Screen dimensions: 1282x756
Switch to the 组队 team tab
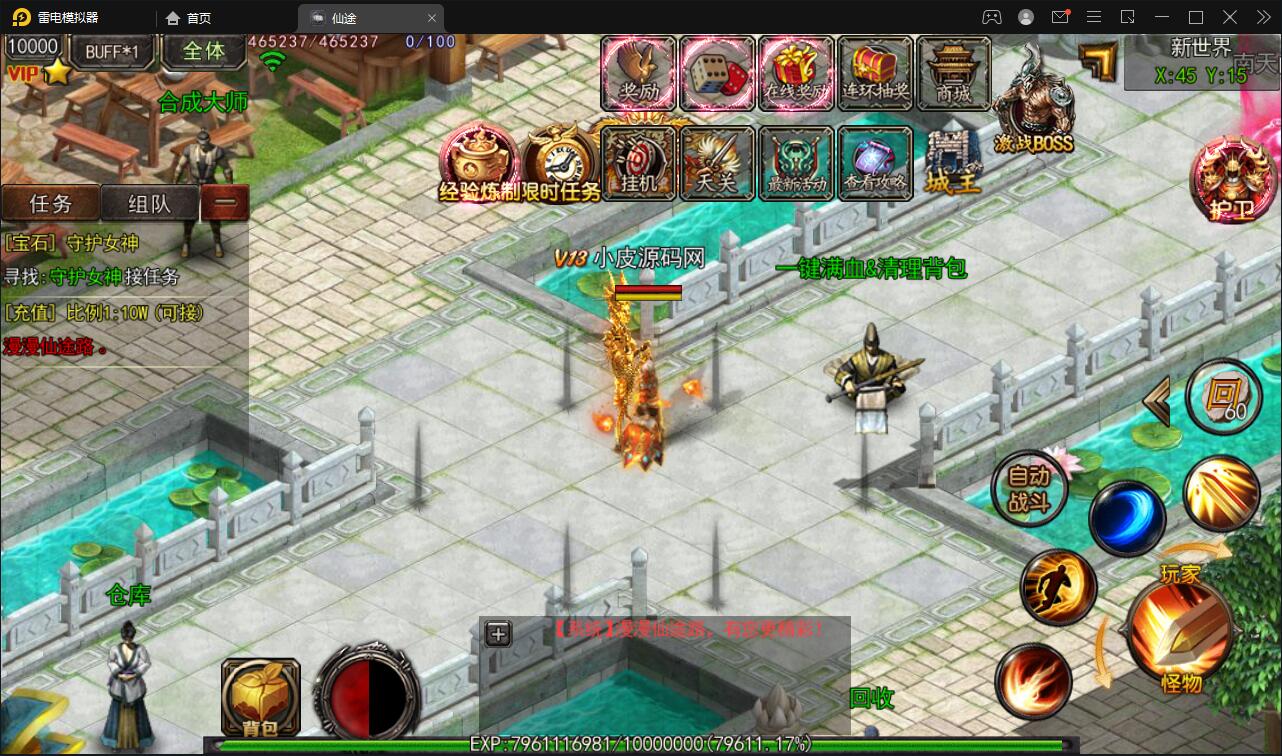point(150,203)
